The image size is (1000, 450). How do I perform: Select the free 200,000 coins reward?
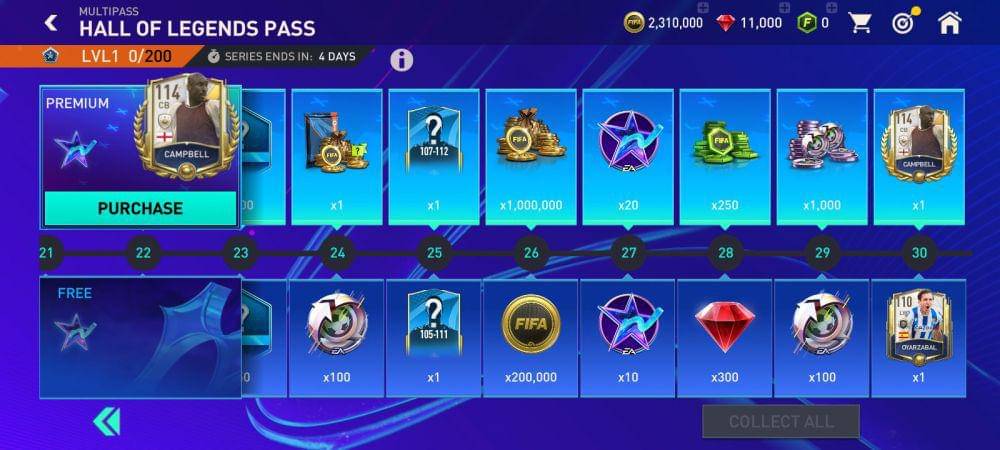(x=531, y=338)
